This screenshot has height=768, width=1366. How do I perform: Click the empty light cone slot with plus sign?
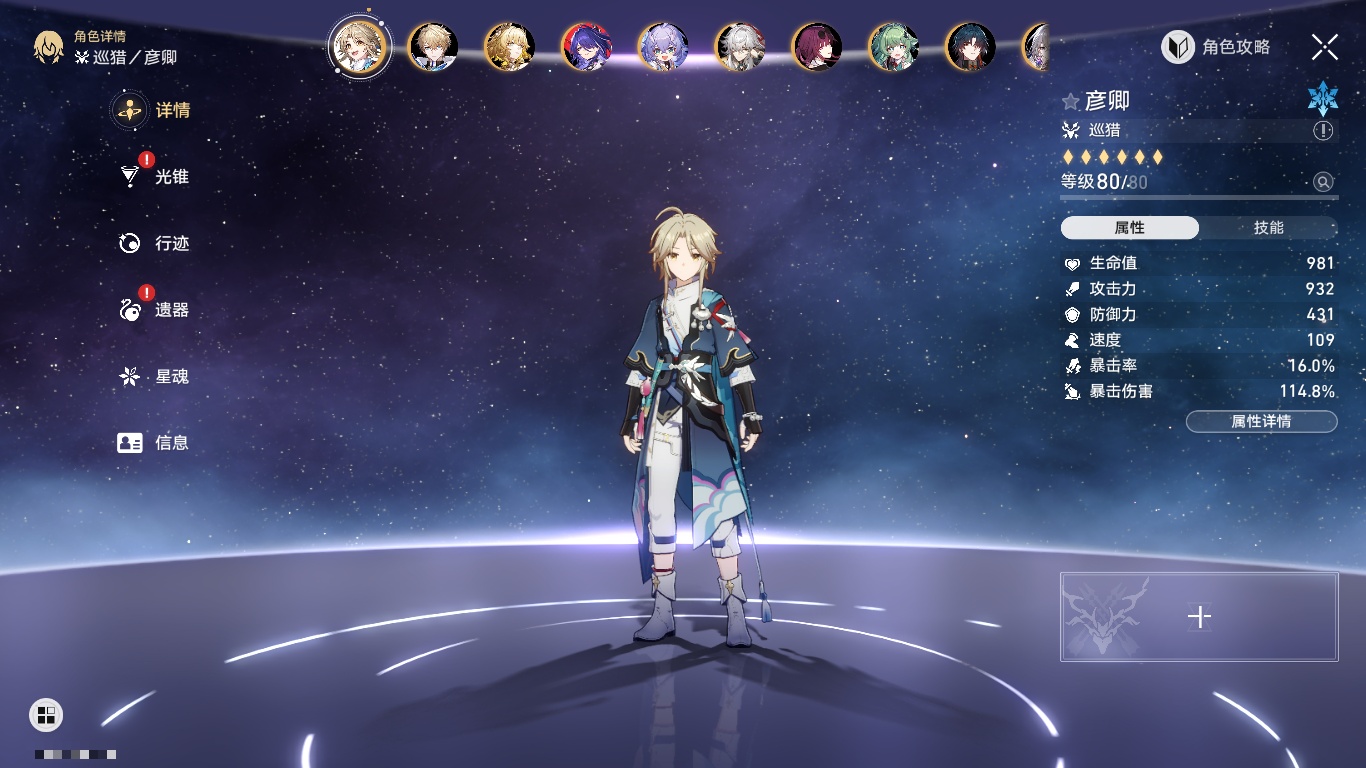(x=1199, y=617)
